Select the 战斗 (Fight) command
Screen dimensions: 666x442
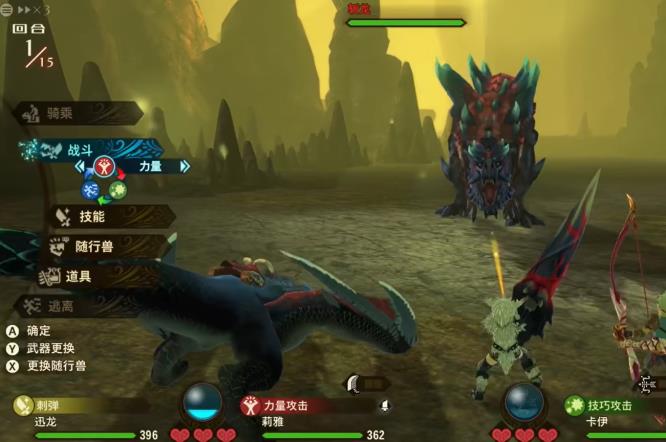[x=80, y=150]
